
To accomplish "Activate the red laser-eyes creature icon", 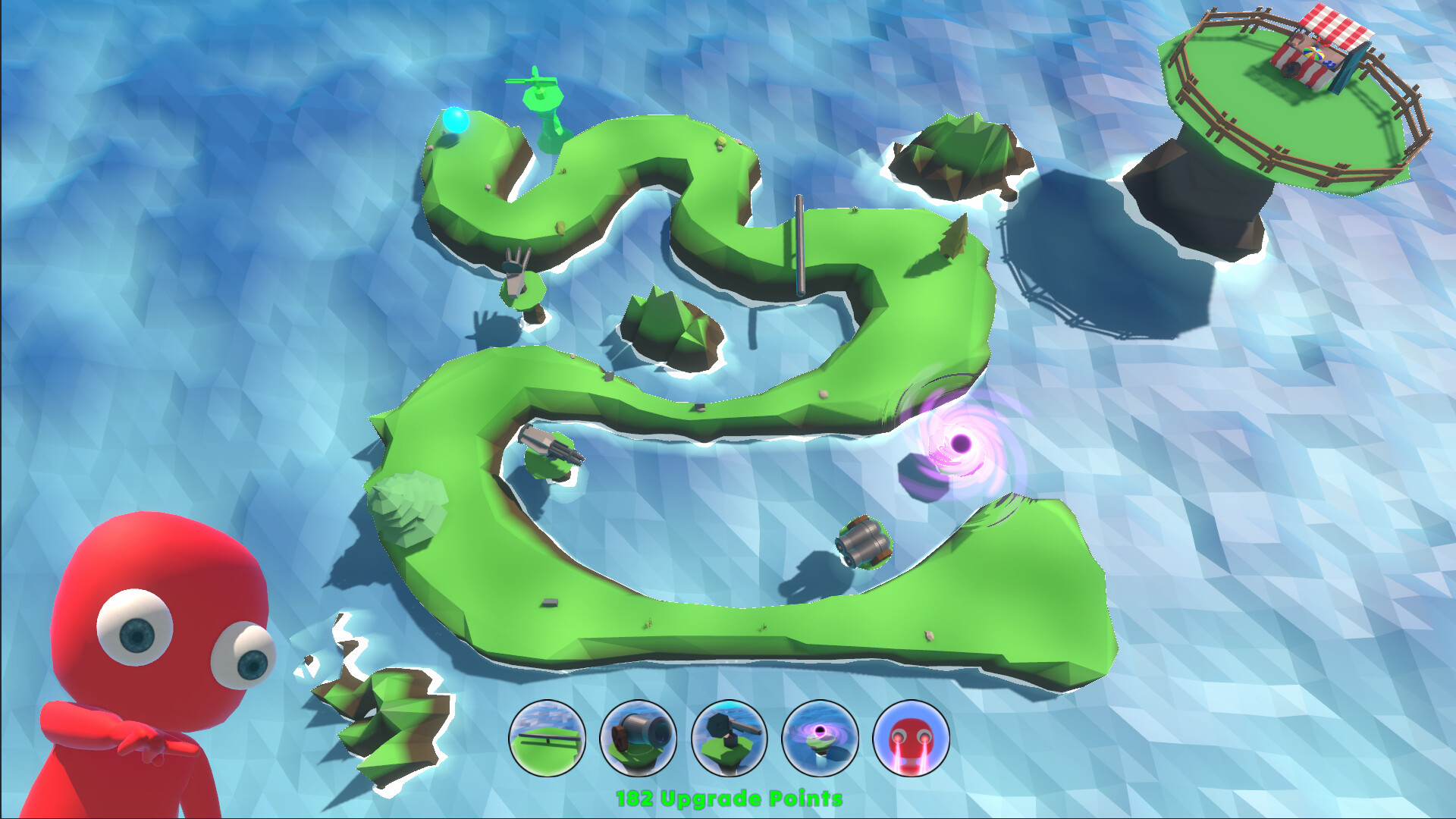I will click(x=911, y=738).
